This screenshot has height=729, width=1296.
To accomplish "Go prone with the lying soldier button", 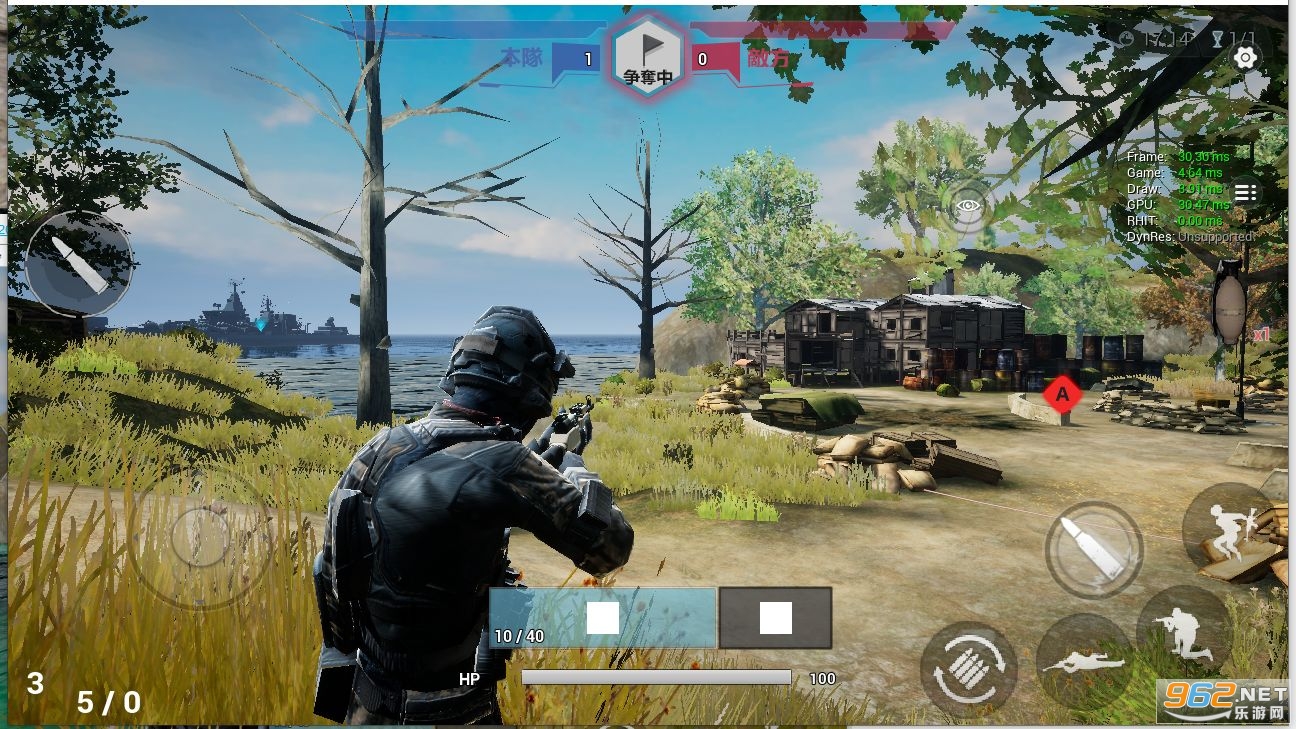I will tap(1085, 662).
